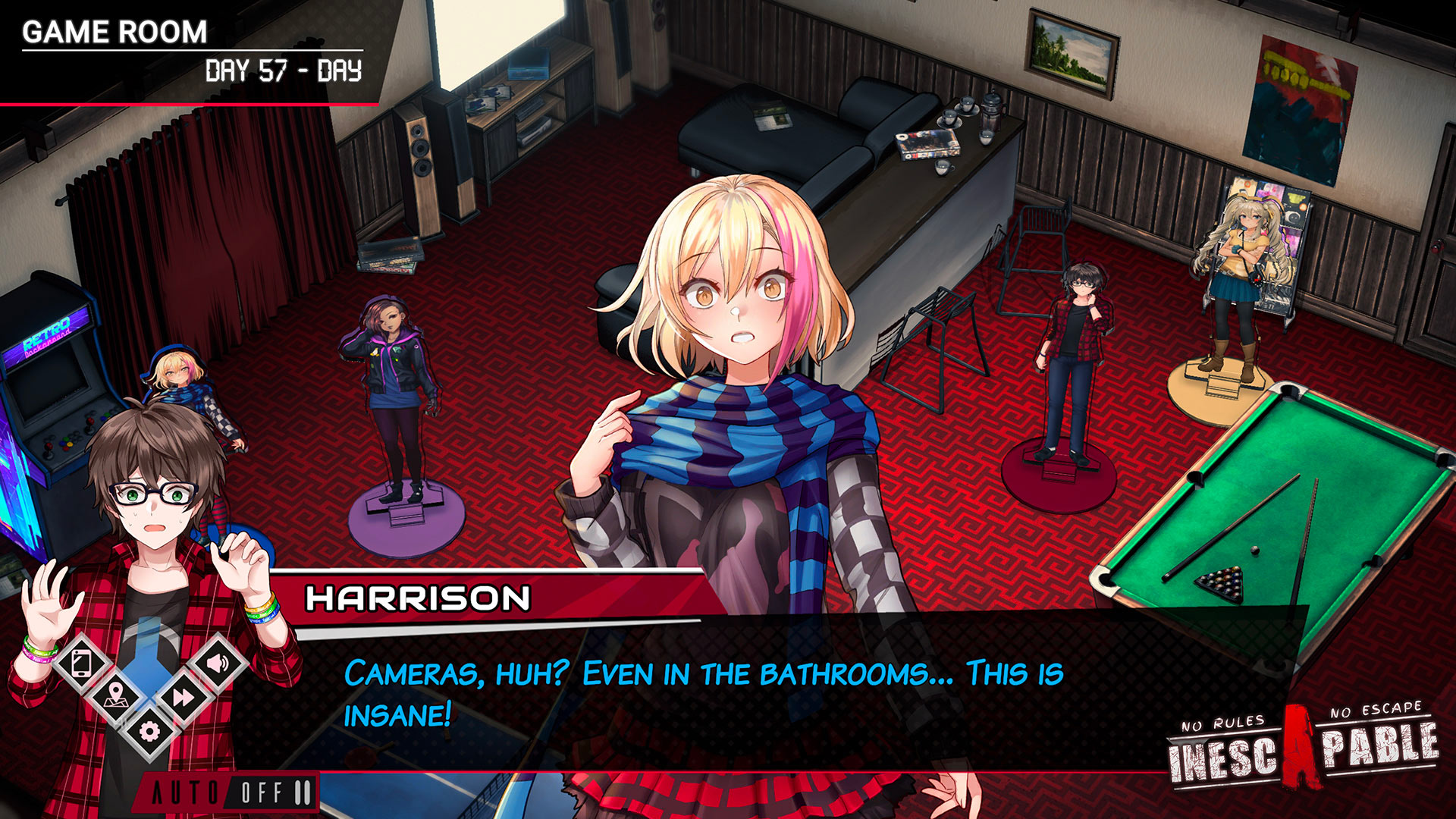Click the fast-forward skip icon
This screenshot has width=1456, height=819.
click(184, 696)
